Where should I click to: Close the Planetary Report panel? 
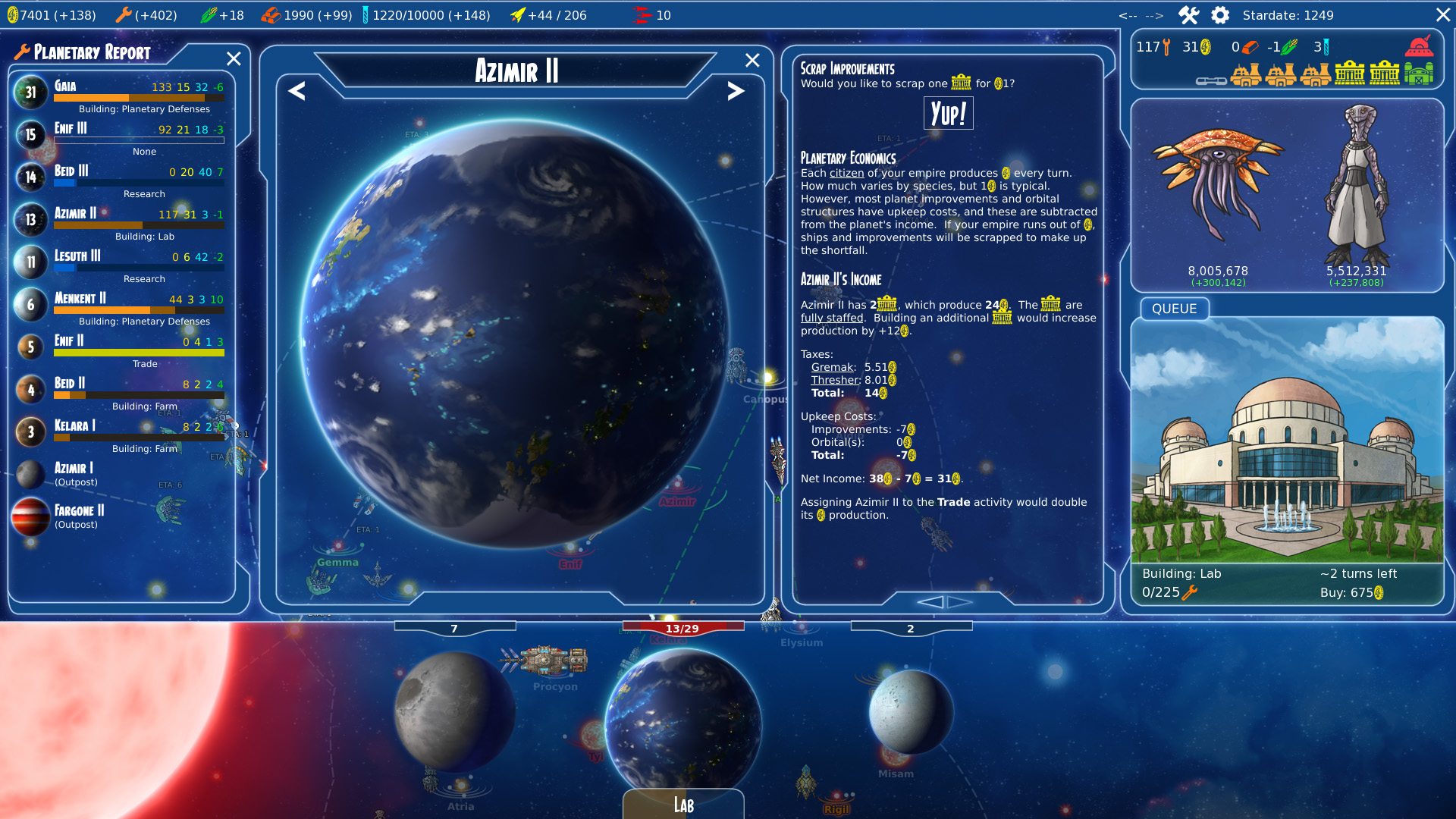coord(234,59)
